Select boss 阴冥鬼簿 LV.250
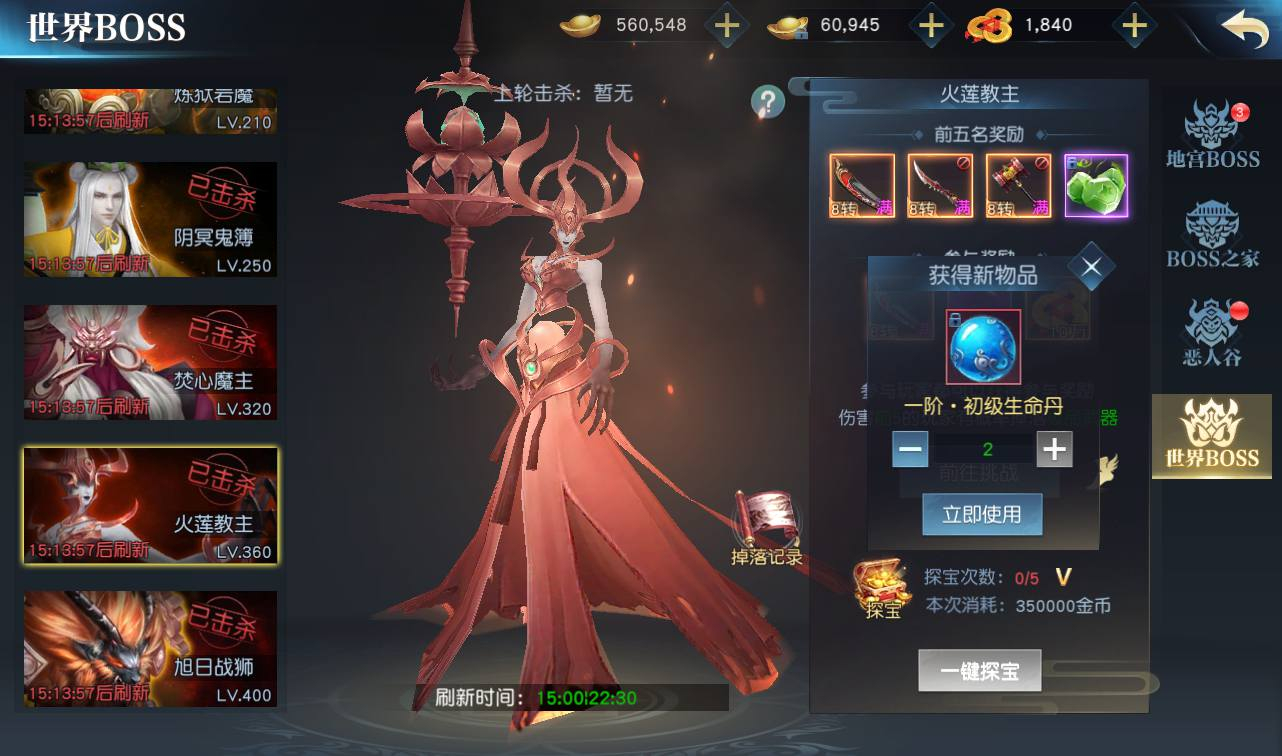 150,220
